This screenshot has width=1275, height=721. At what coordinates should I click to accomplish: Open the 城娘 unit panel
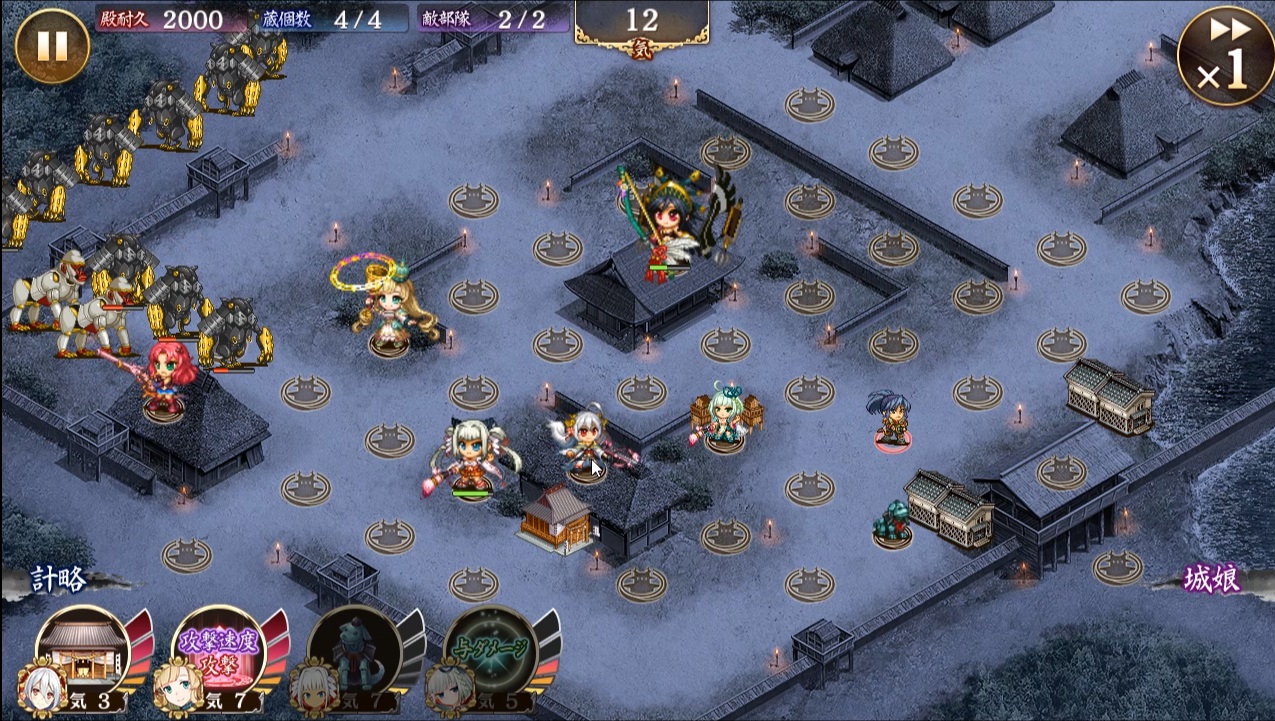(1213, 580)
